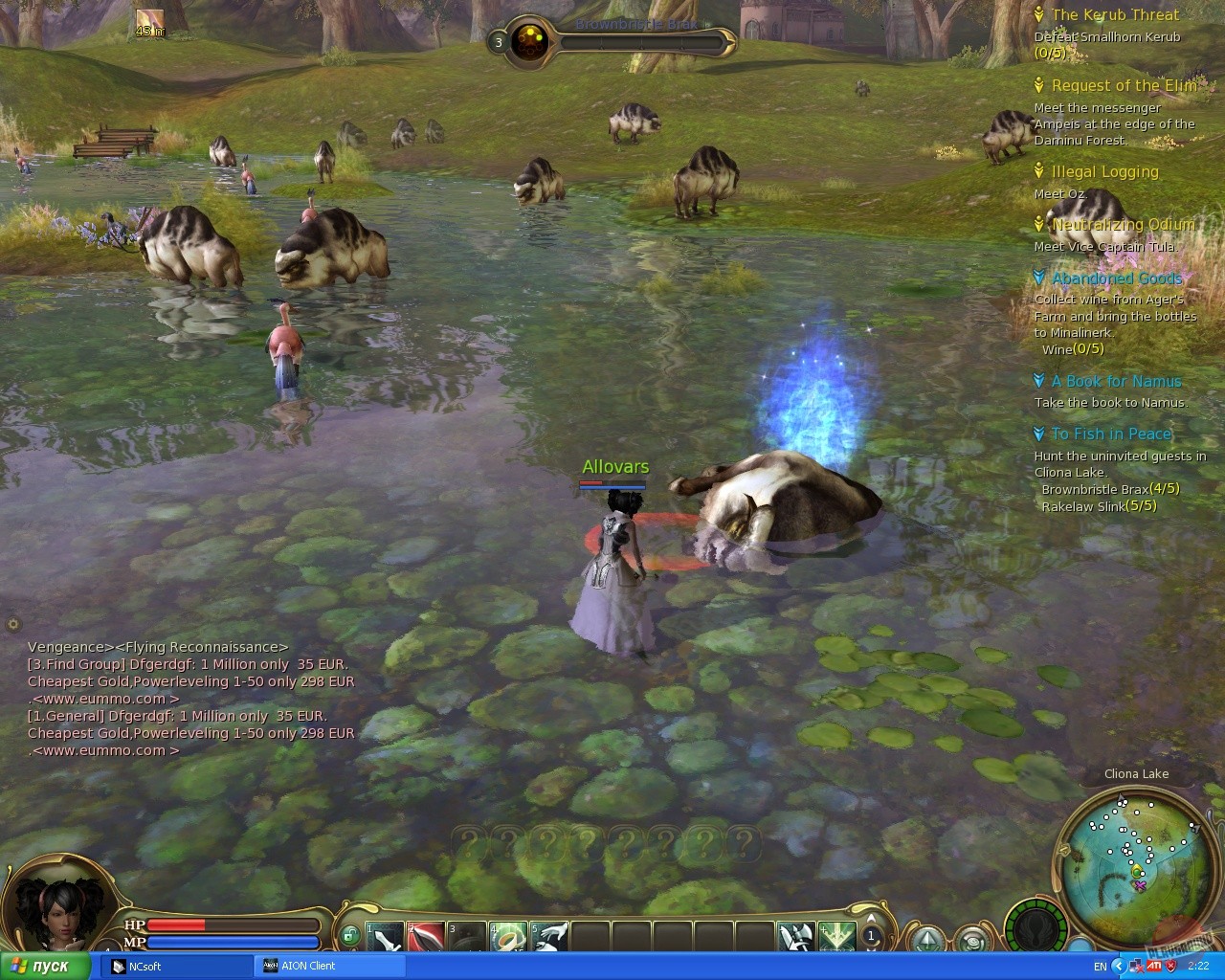1225x980 pixels.
Task: Activate the red slash skill in slot 2
Action: pyautogui.click(x=424, y=933)
